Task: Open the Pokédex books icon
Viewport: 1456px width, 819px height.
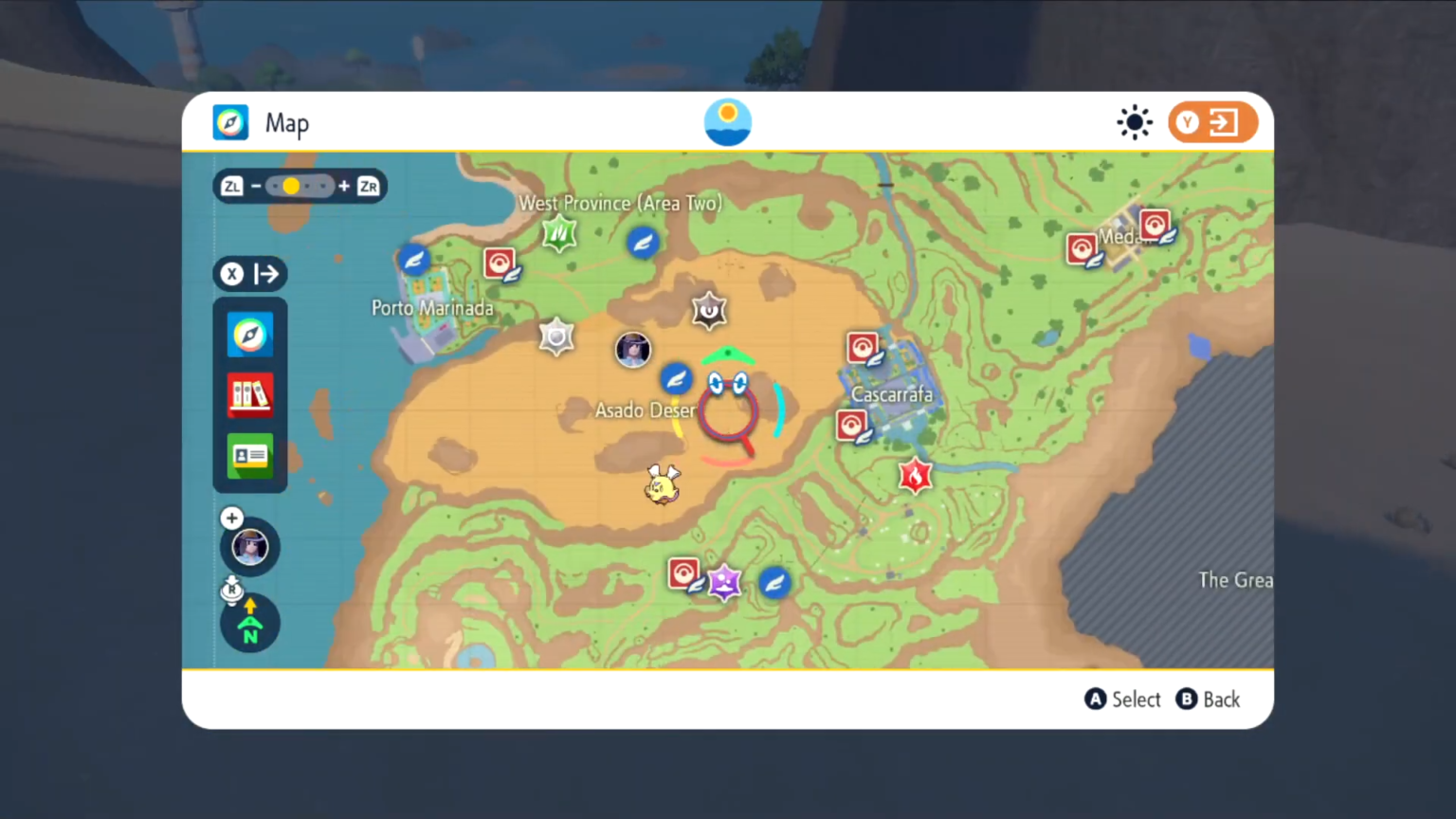Action: (x=250, y=394)
